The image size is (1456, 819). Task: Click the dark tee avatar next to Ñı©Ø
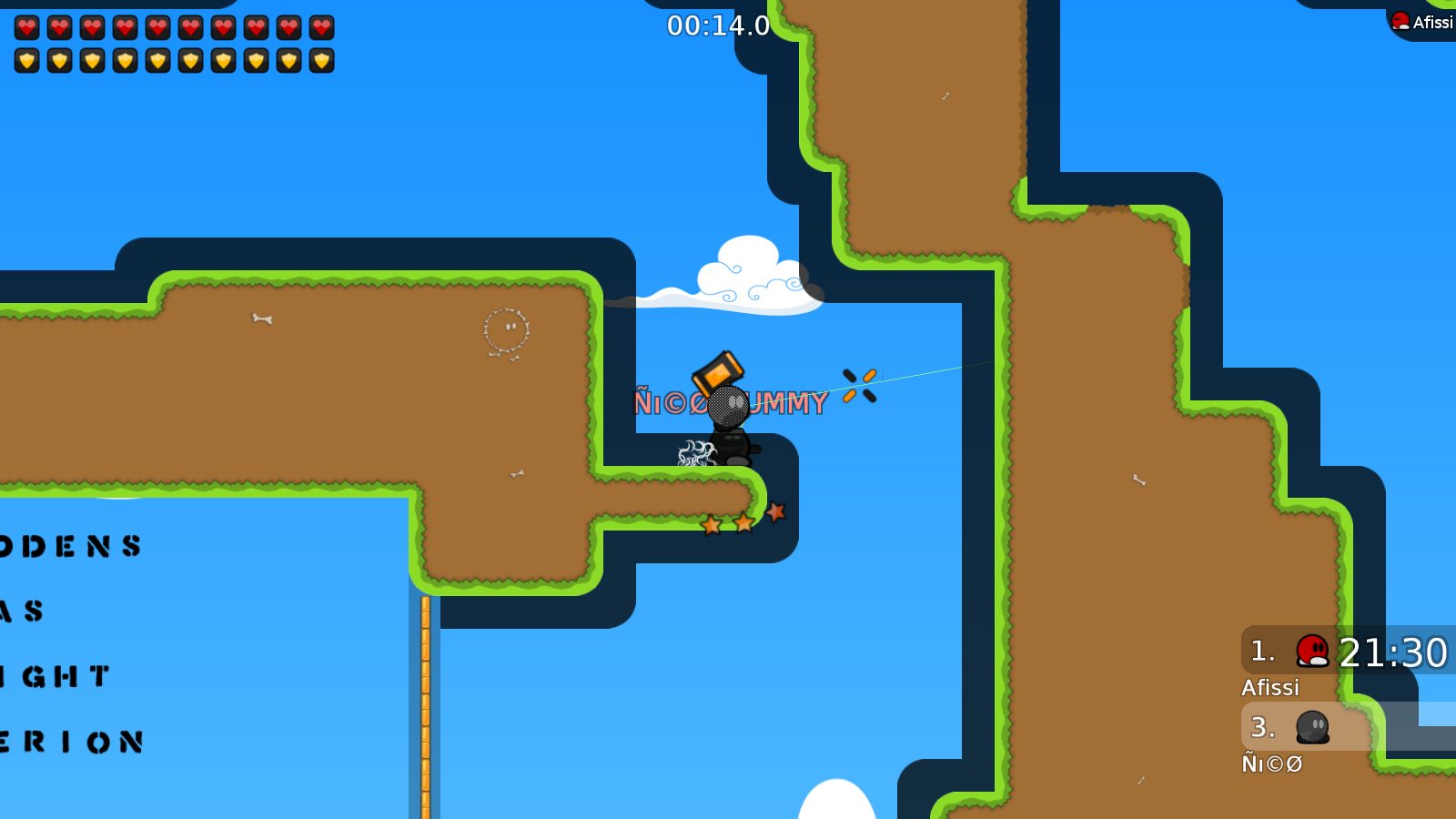tap(1310, 726)
